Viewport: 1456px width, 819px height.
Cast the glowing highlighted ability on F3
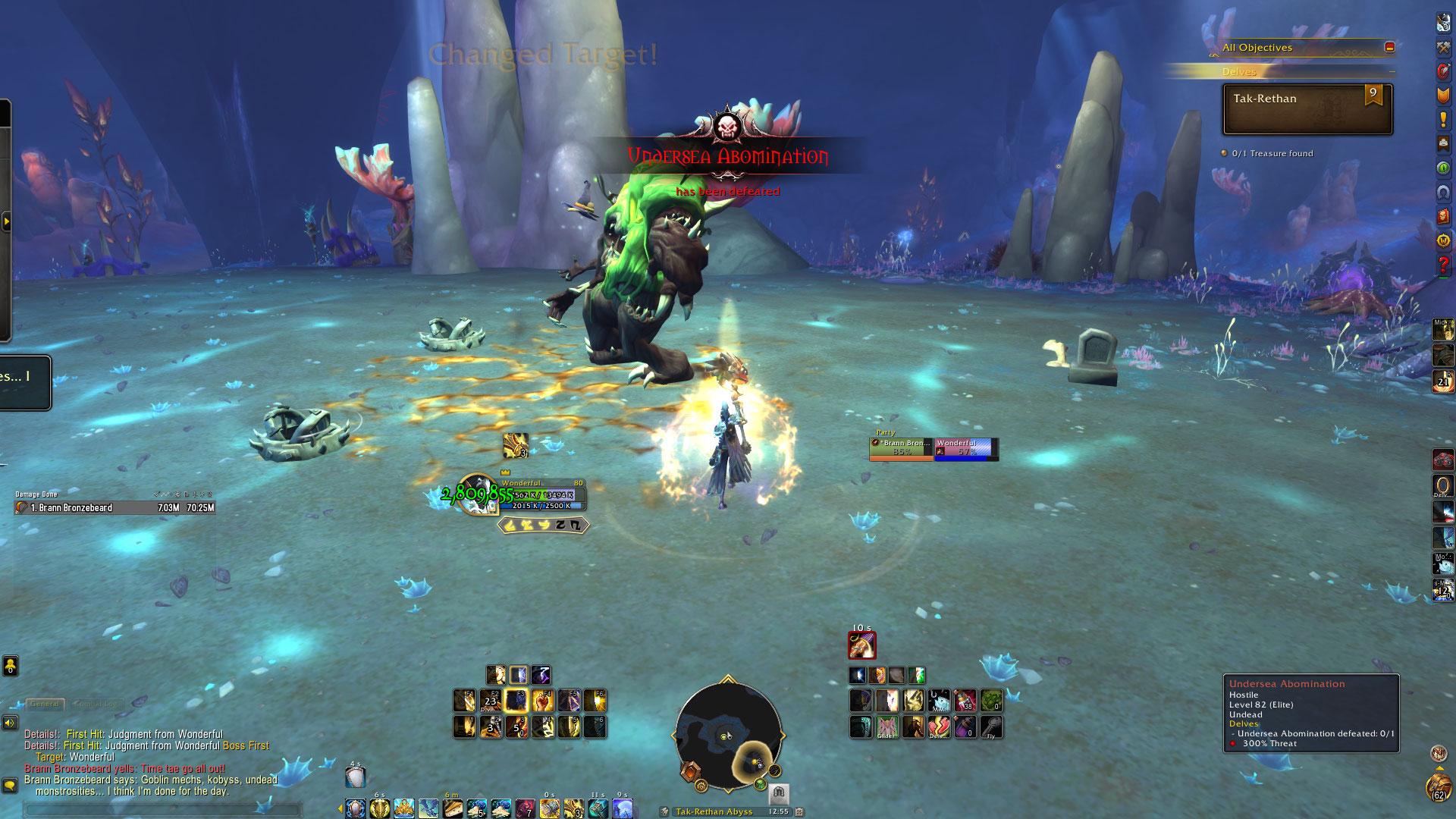click(x=516, y=701)
